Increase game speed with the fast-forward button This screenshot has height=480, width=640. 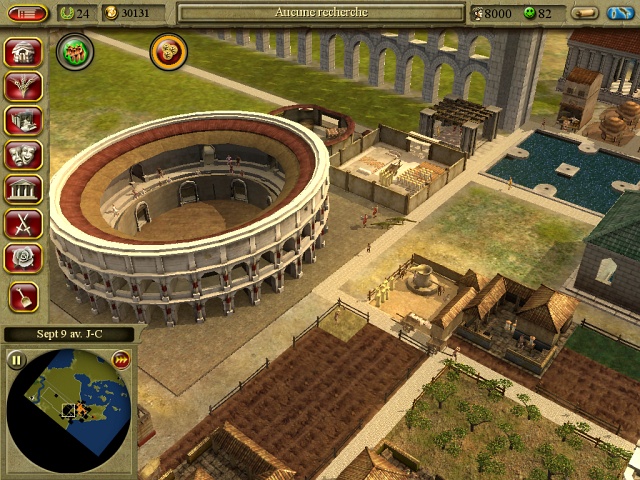(121, 360)
